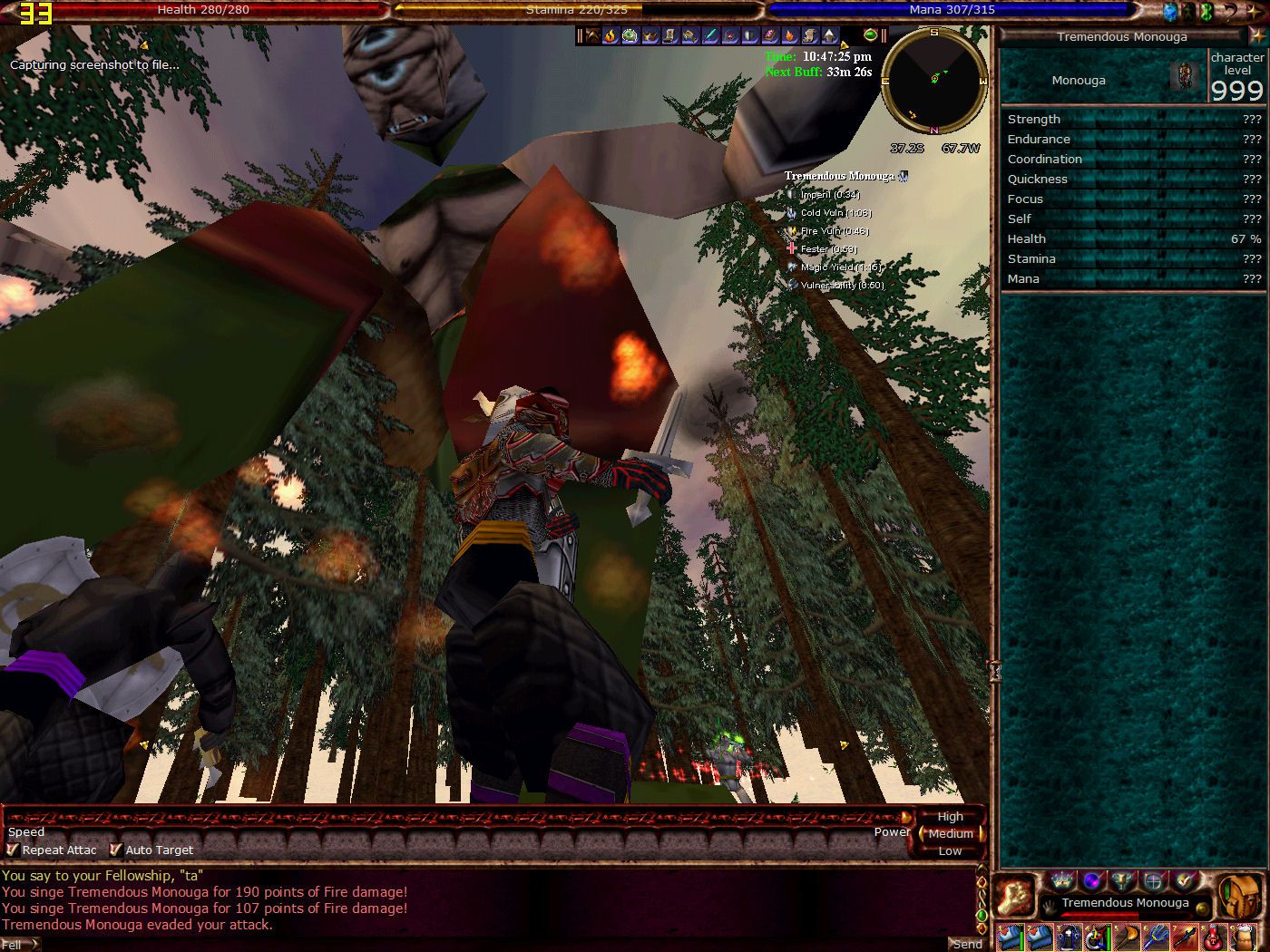Image resolution: width=1270 pixels, height=952 pixels.
Task: Open the backpack inventory
Action: (1239, 897)
